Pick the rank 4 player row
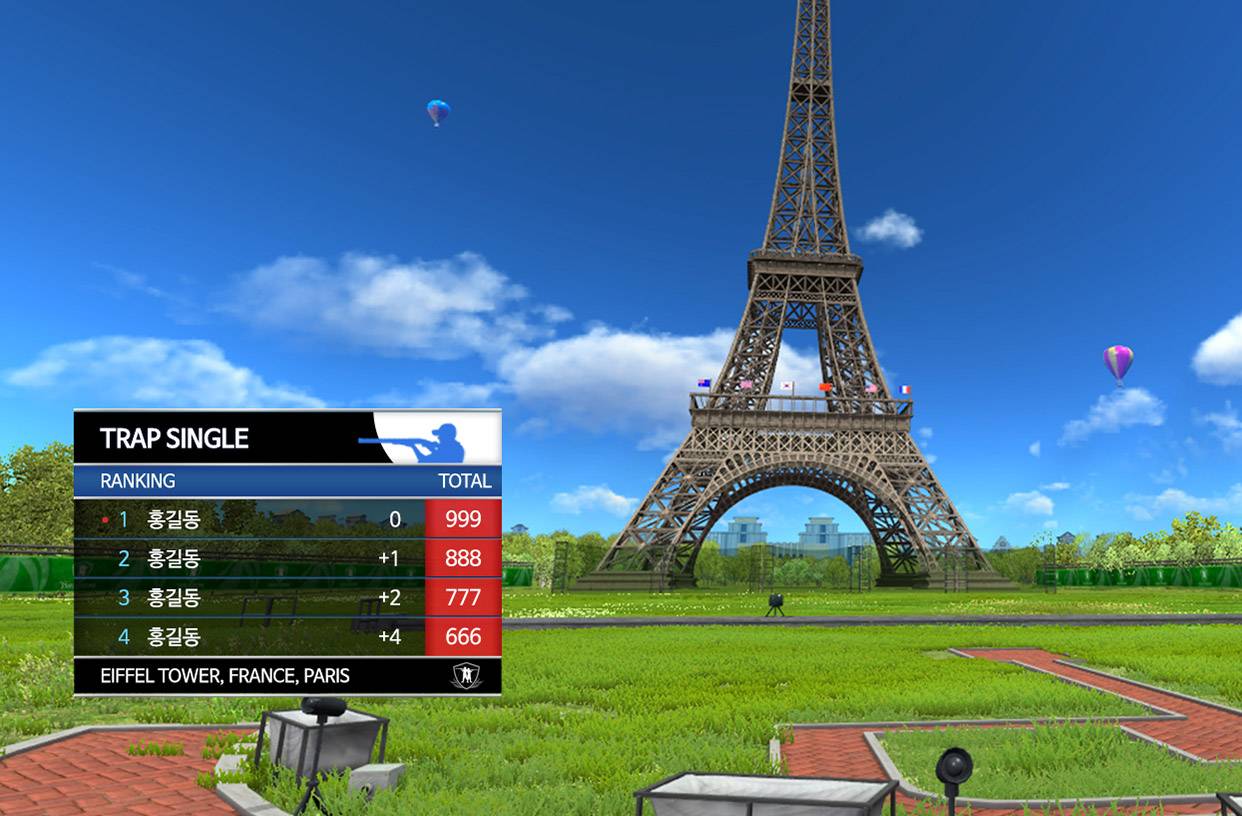The height and width of the screenshot is (816, 1242). click(x=287, y=636)
